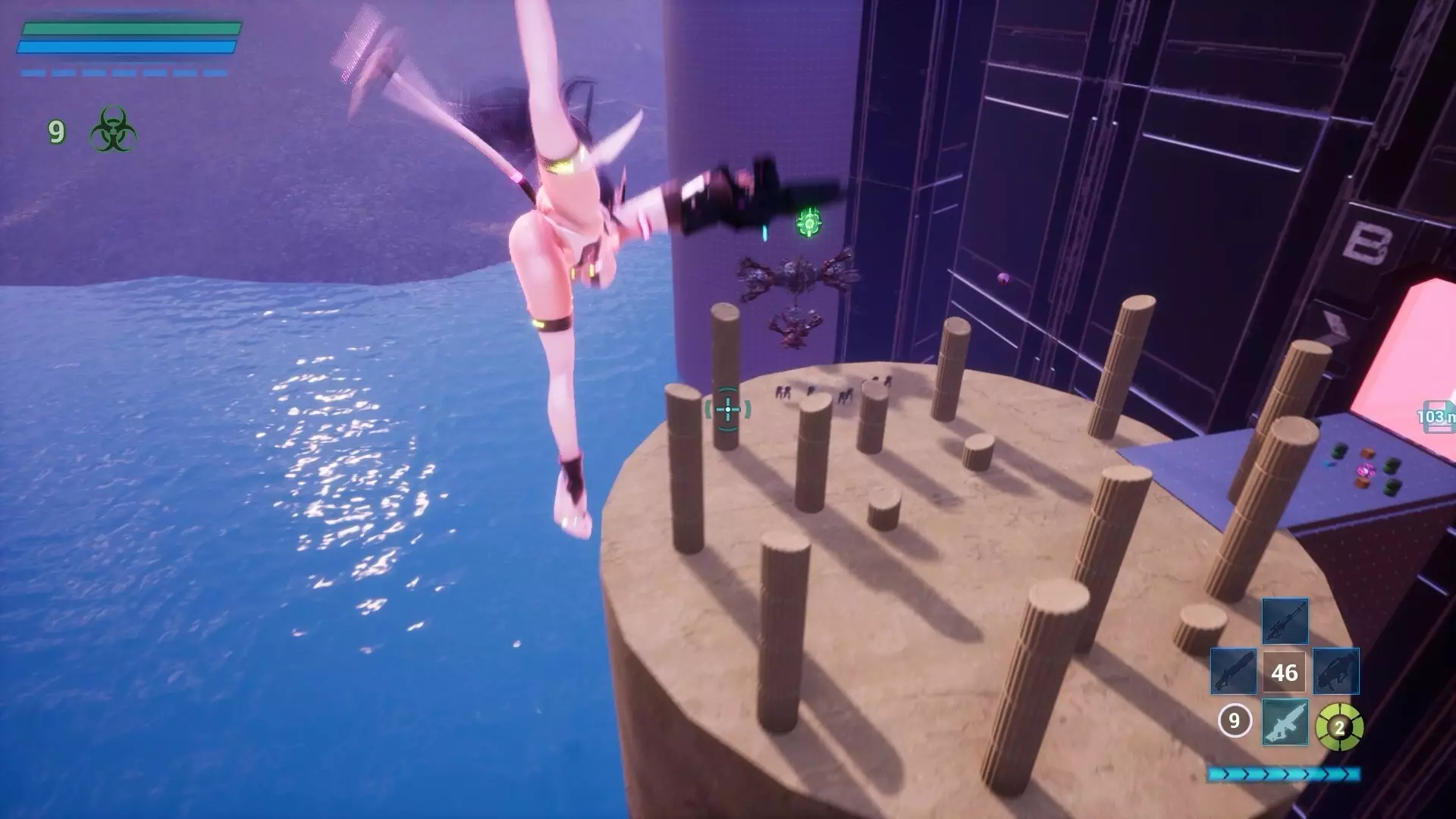Click the white circle showing 9
This screenshot has height=819, width=1456.
[1234, 720]
